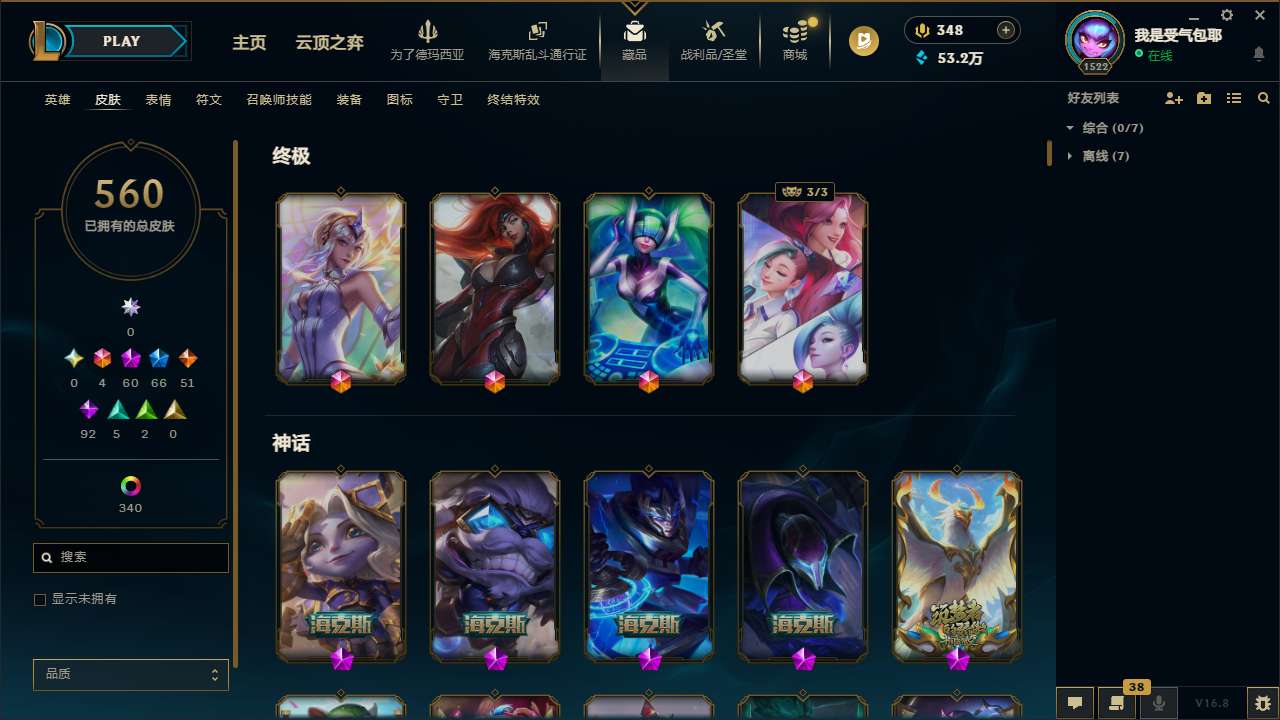1280x720 pixels.
Task: Toggle the microphone in the bottom bar
Action: point(1159,702)
